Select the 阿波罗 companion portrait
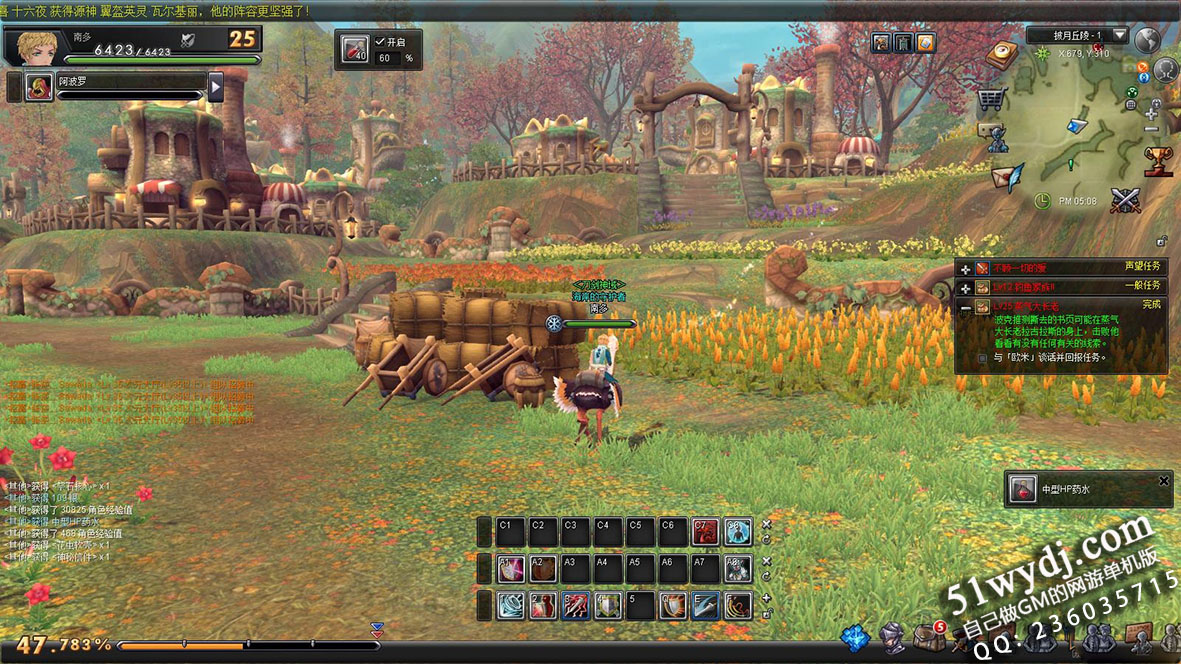The height and width of the screenshot is (664, 1181). 39,87
